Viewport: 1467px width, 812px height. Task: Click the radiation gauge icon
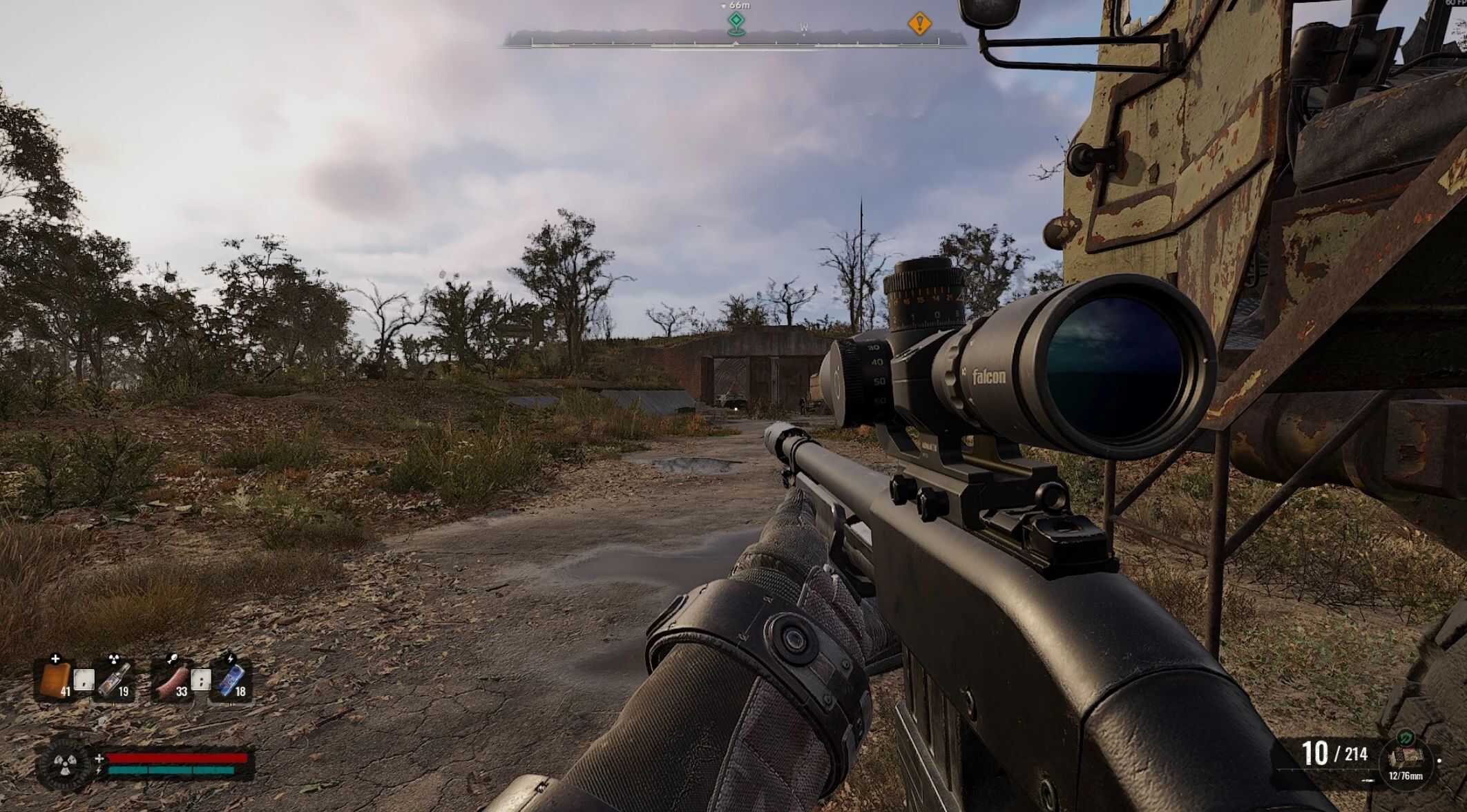66,764
